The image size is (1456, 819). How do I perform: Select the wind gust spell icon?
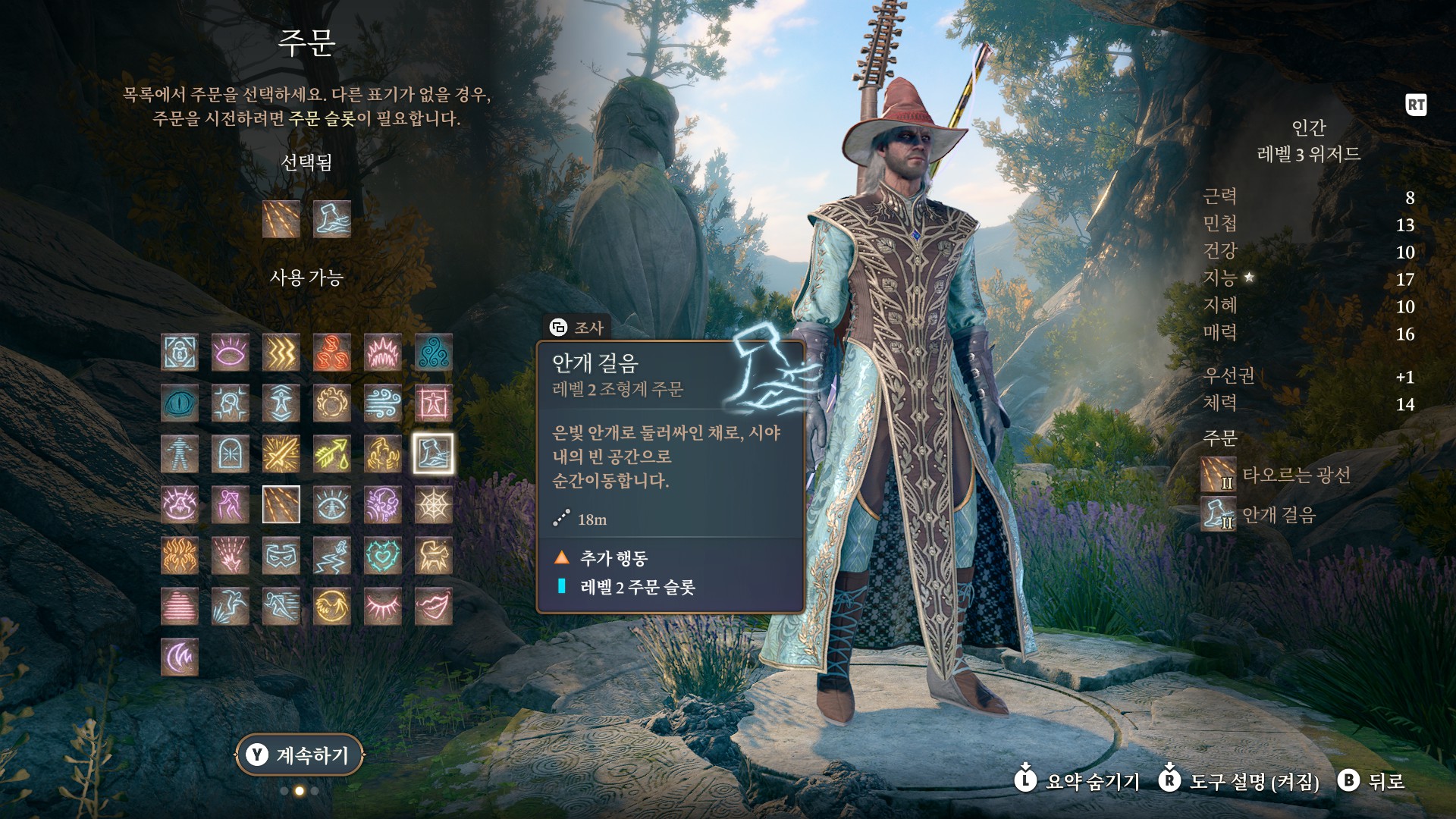coord(383,403)
